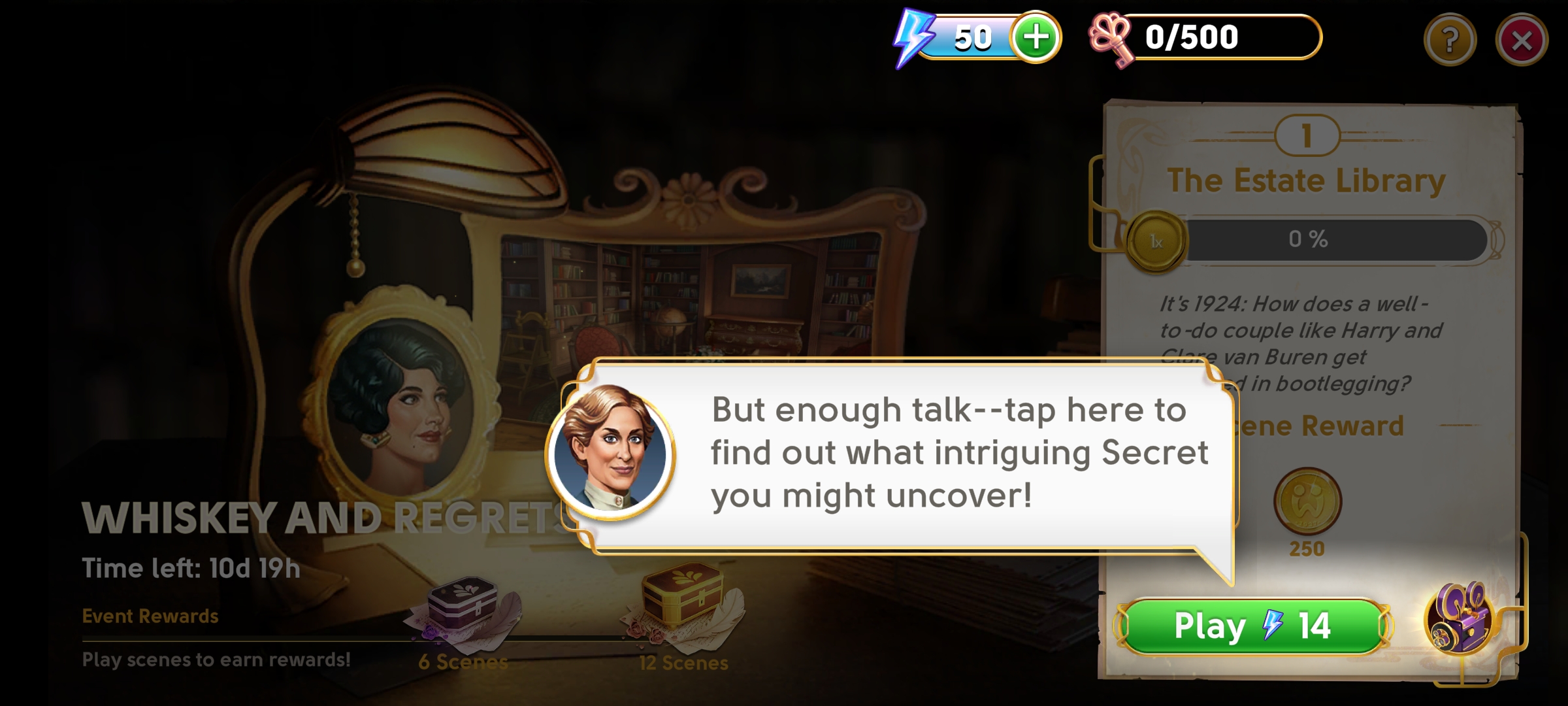The image size is (1568, 706).
Task: Tap the pink key progress icon
Action: [x=1111, y=39]
